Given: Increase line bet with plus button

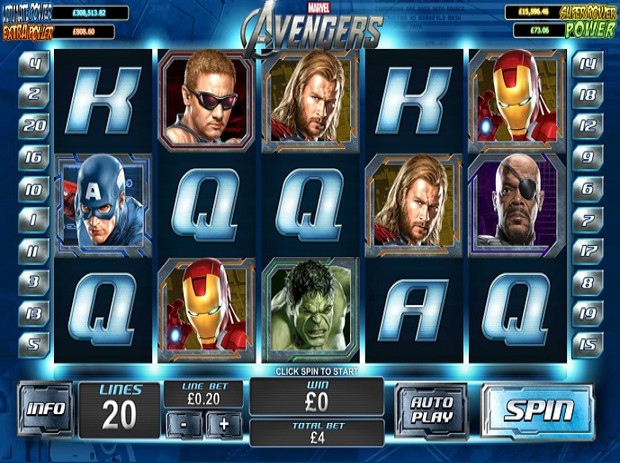Looking at the screenshot, I should point(224,423).
